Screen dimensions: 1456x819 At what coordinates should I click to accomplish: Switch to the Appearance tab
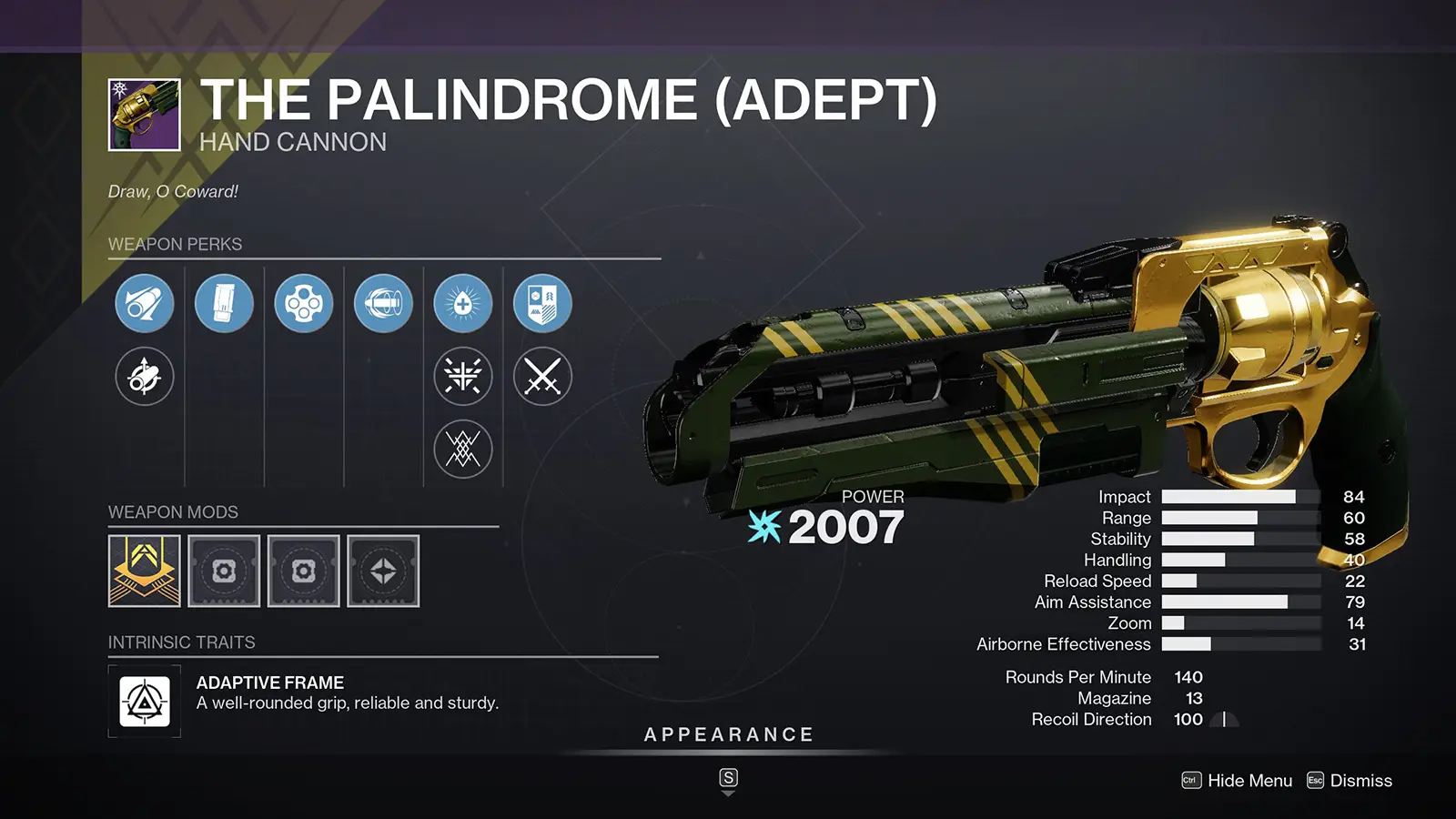728,733
